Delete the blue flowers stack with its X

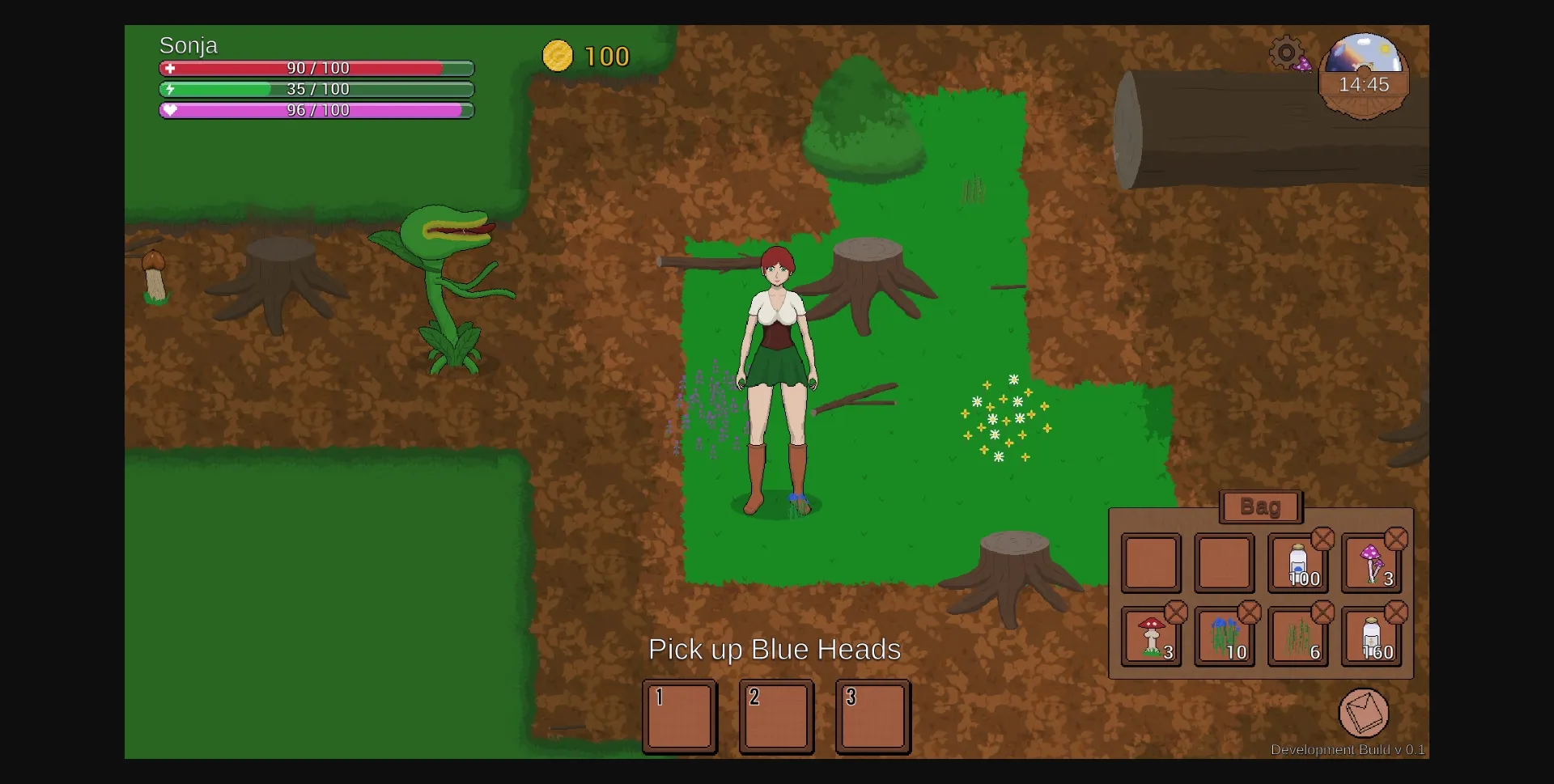click(1250, 612)
